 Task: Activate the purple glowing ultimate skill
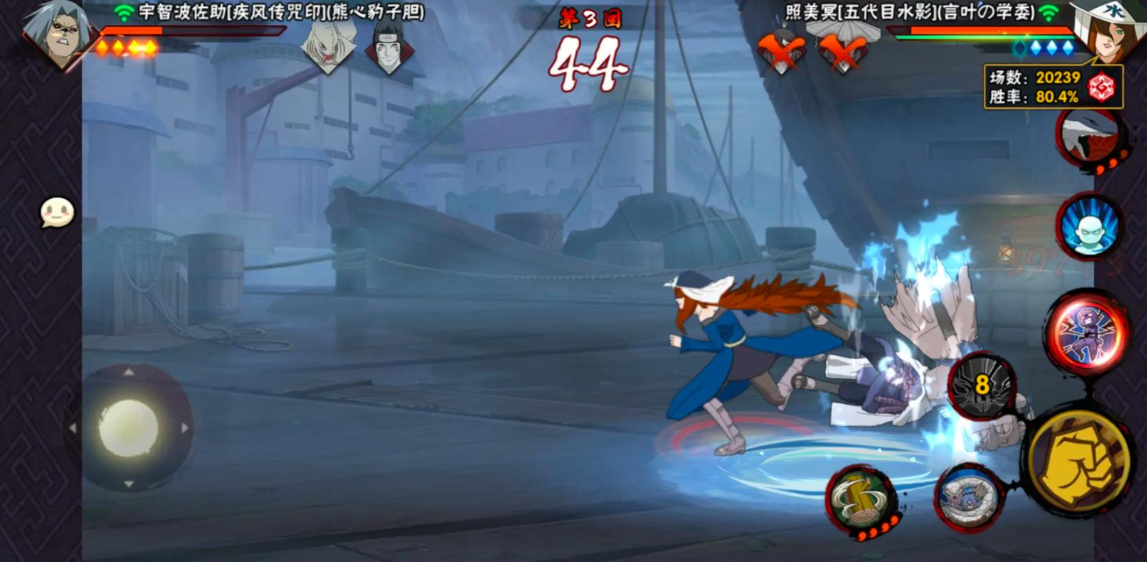click(1087, 333)
